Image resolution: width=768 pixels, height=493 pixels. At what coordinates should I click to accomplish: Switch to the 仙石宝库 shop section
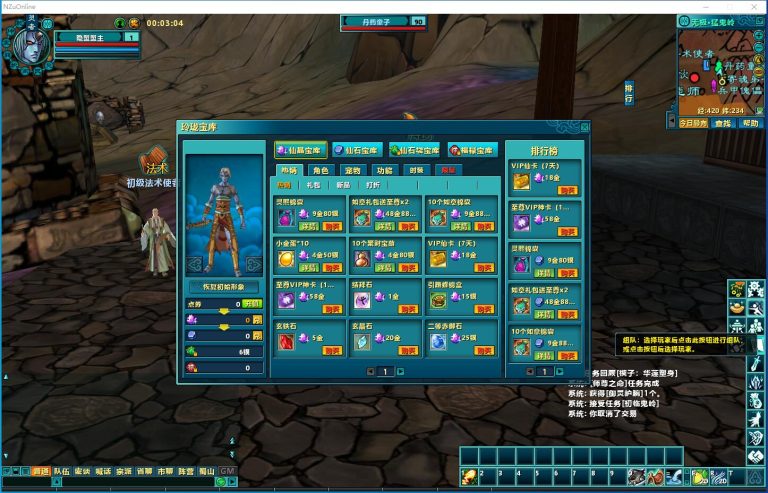(x=357, y=150)
